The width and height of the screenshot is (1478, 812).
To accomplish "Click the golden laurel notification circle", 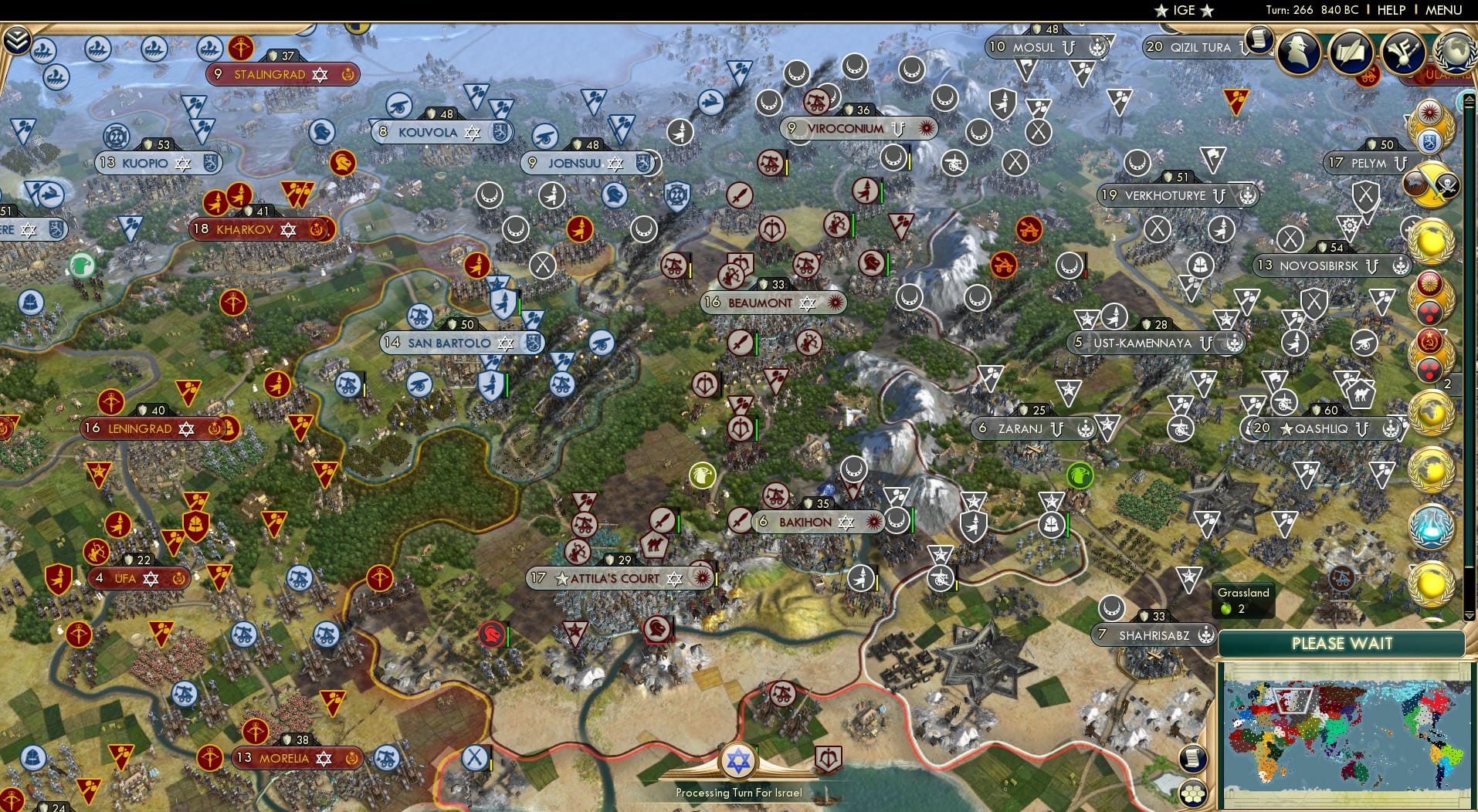I will 1432,242.
